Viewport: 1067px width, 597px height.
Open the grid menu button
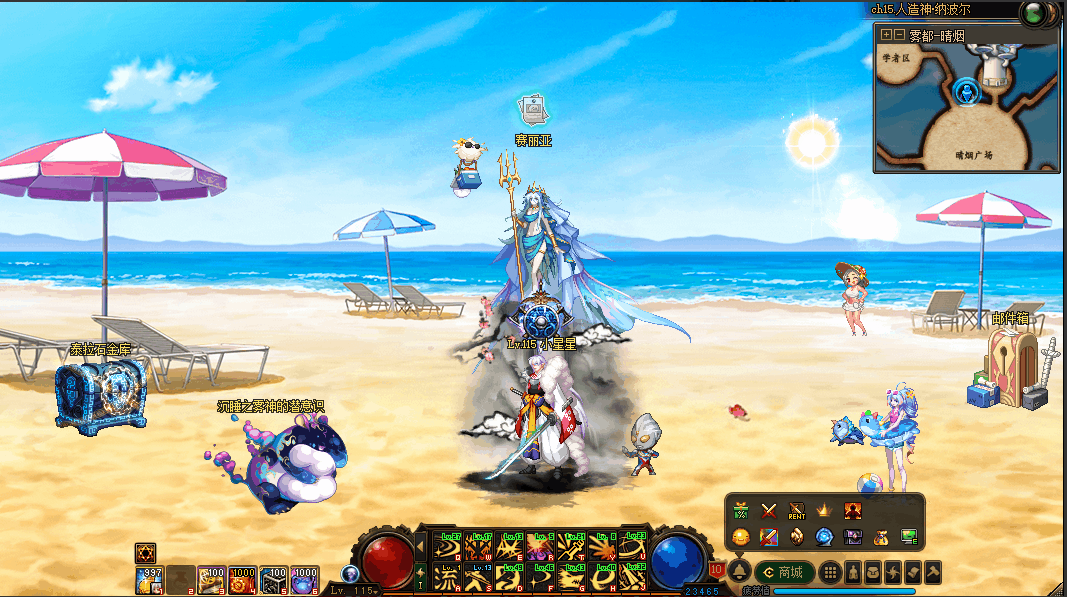click(829, 572)
